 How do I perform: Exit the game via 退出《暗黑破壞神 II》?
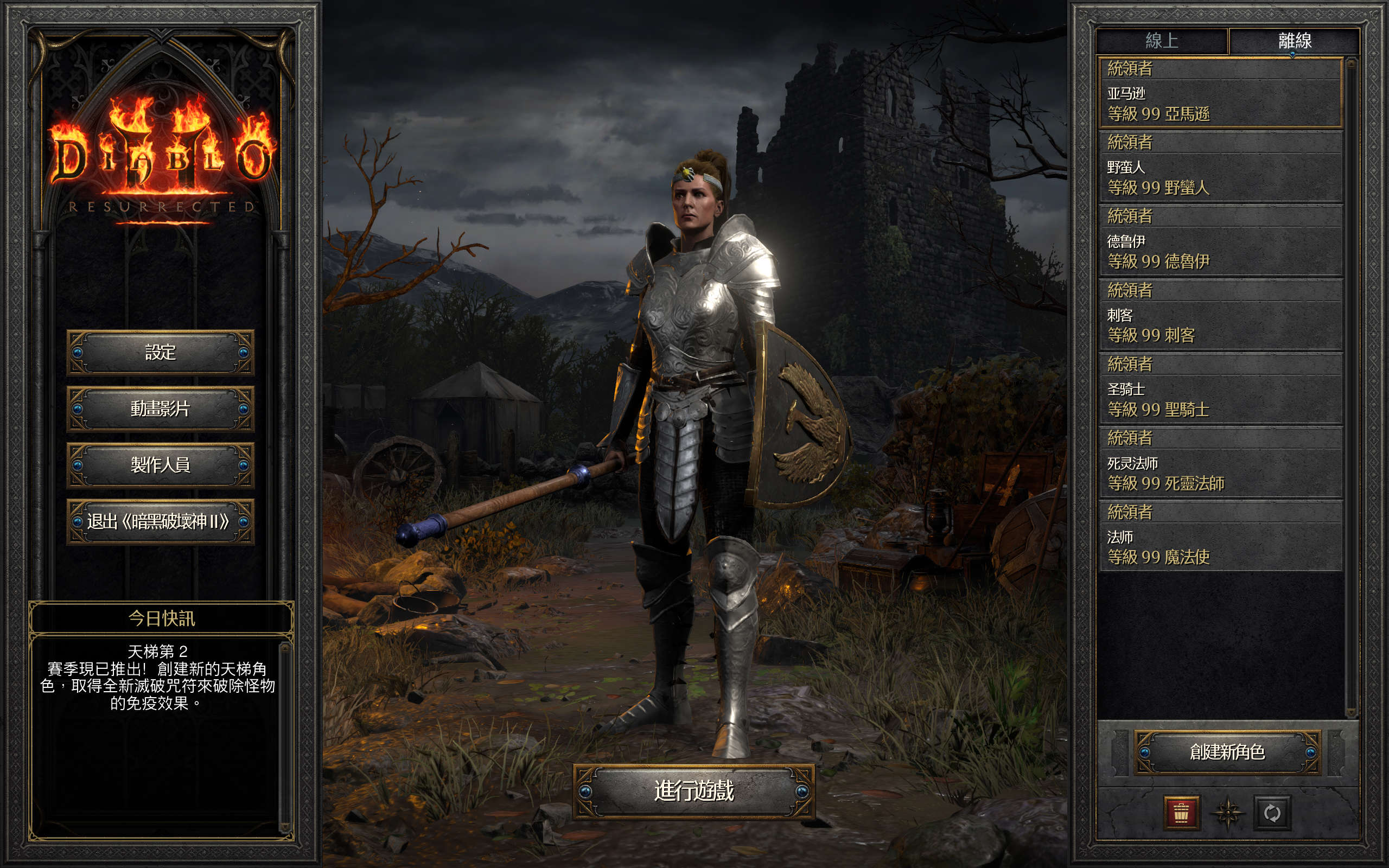160,521
